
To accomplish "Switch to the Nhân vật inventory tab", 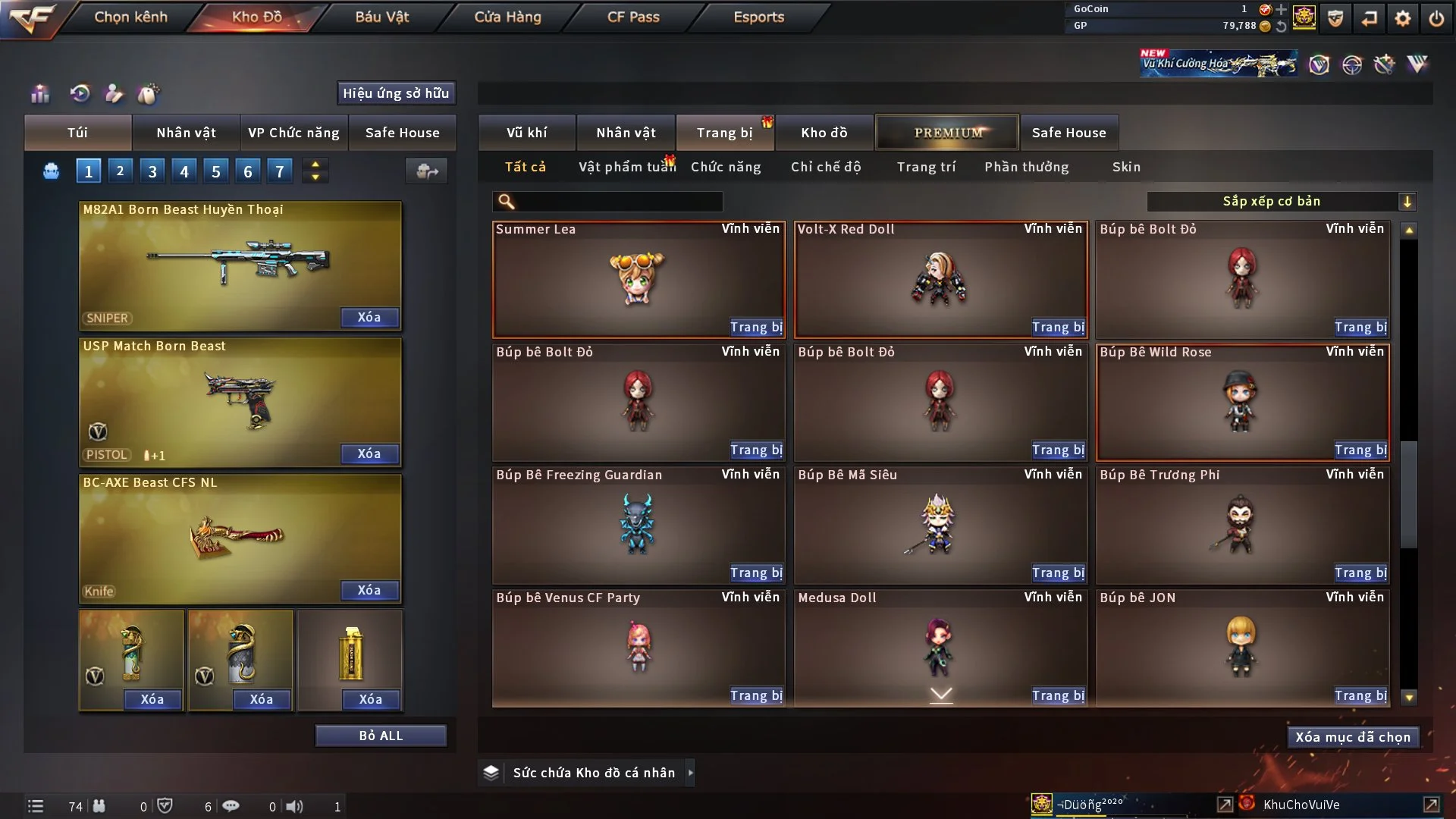I will (x=626, y=133).
